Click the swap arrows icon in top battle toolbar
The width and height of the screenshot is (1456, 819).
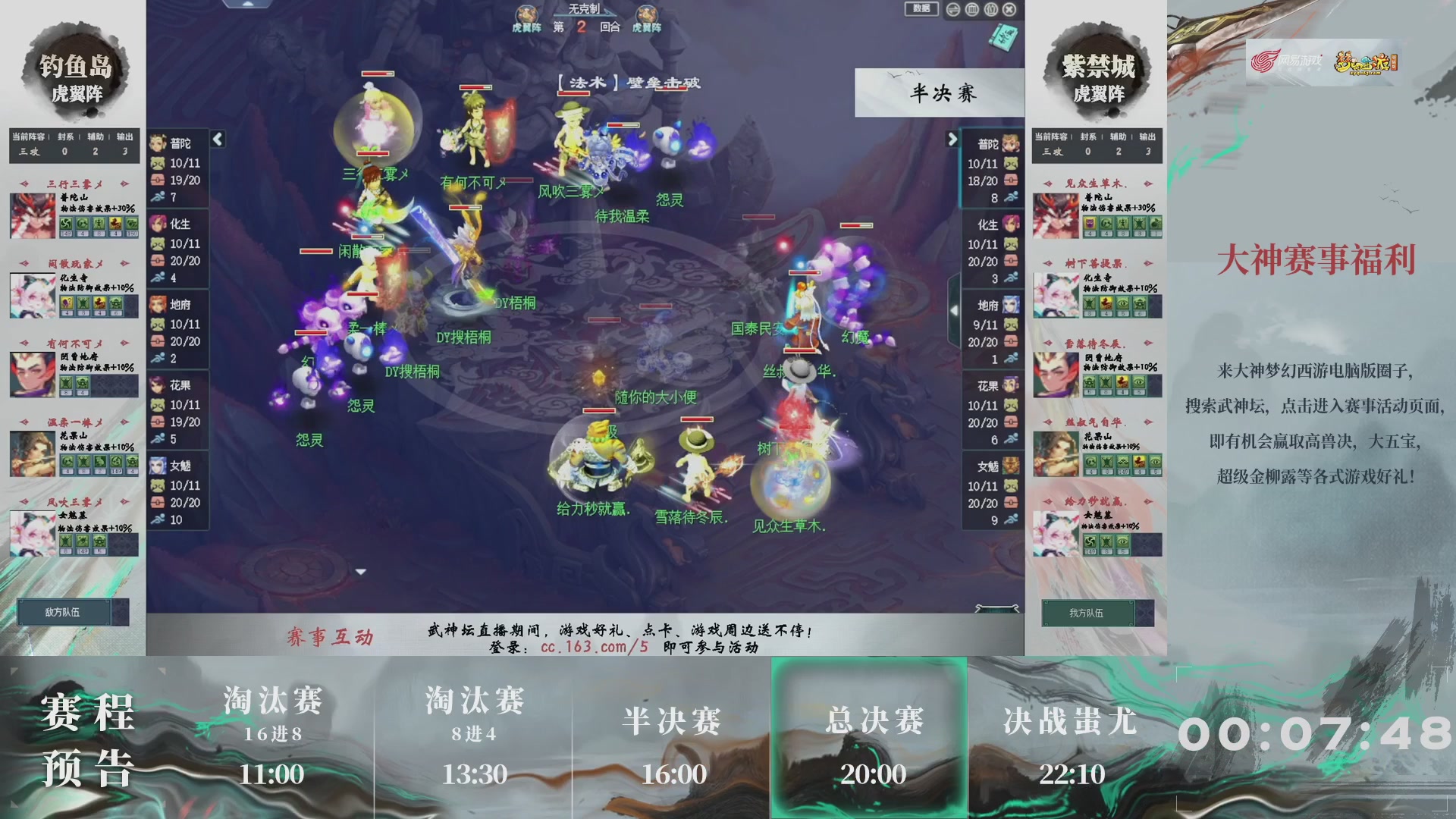point(952,11)
